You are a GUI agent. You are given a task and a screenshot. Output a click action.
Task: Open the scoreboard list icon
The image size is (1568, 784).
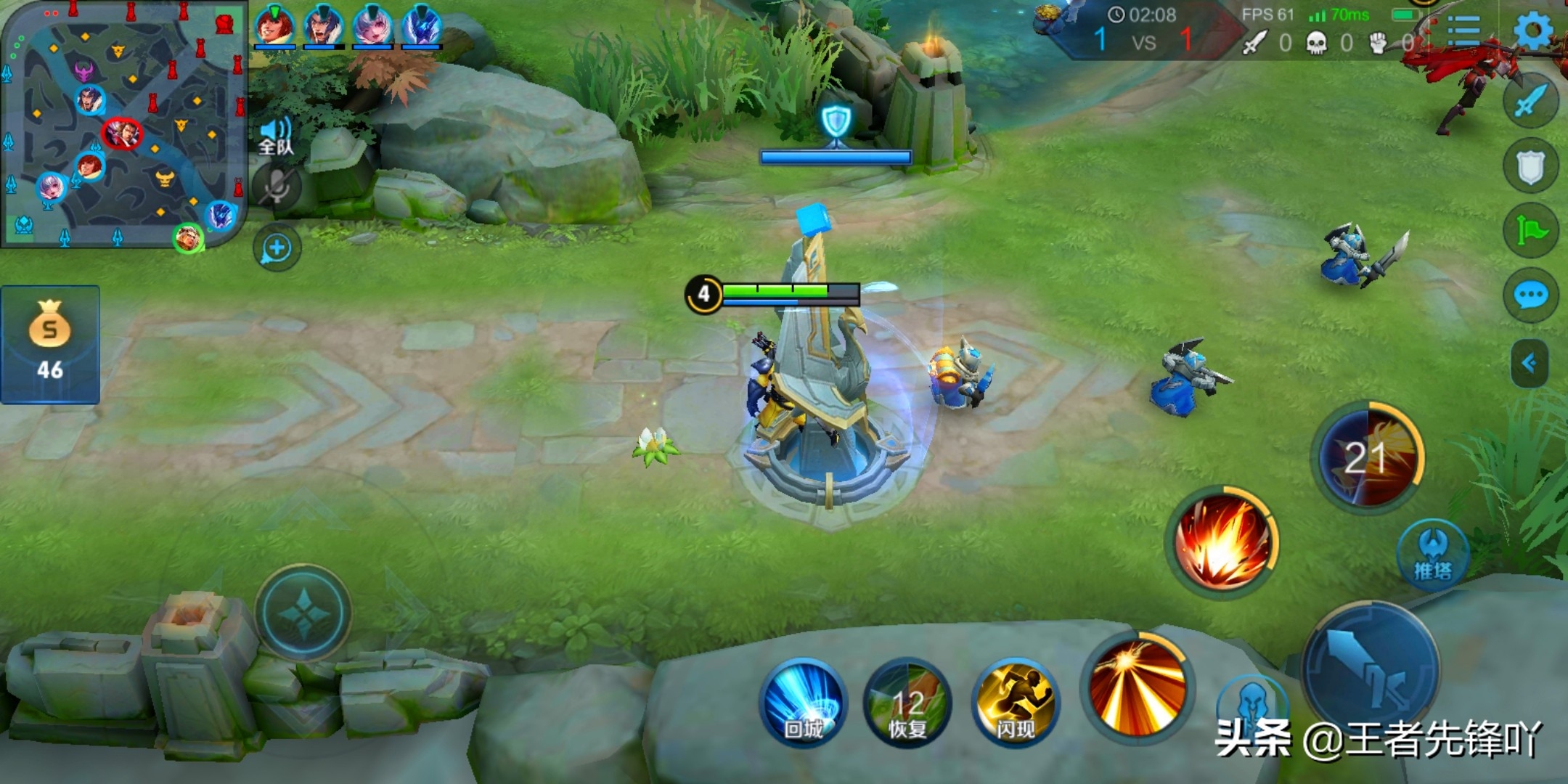1463,30
